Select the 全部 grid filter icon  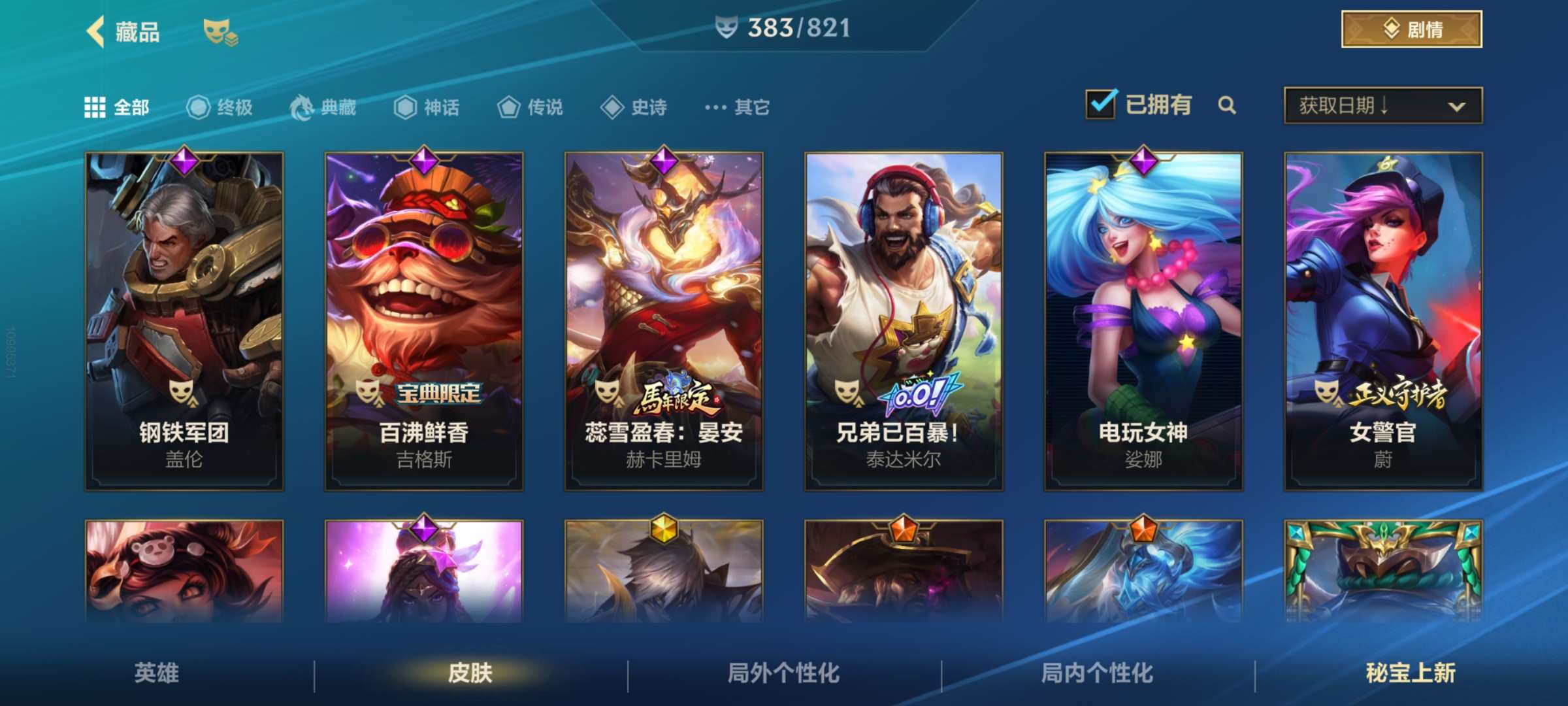coord(95,108)
